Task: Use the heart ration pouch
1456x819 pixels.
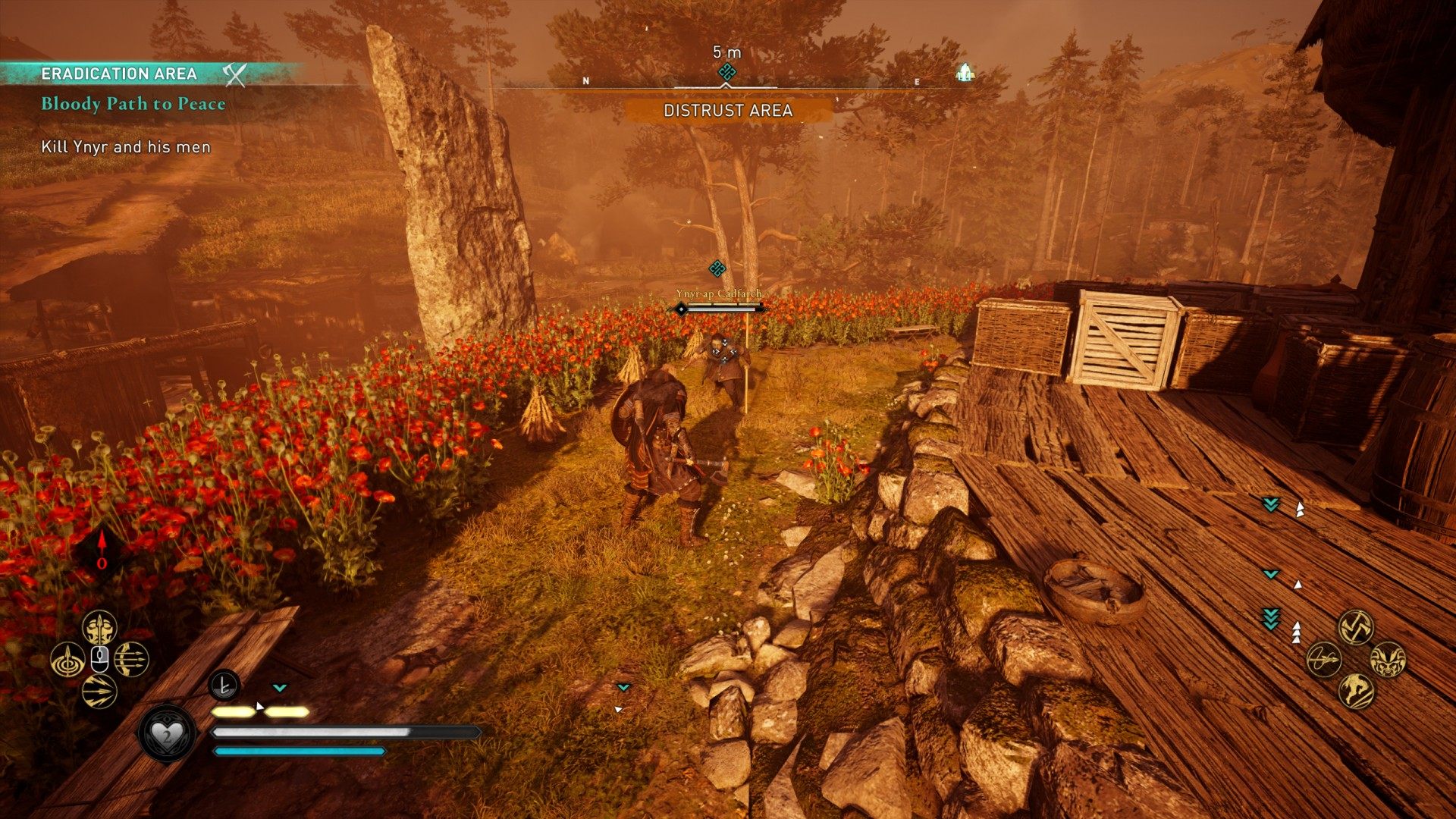Action: 166,734
